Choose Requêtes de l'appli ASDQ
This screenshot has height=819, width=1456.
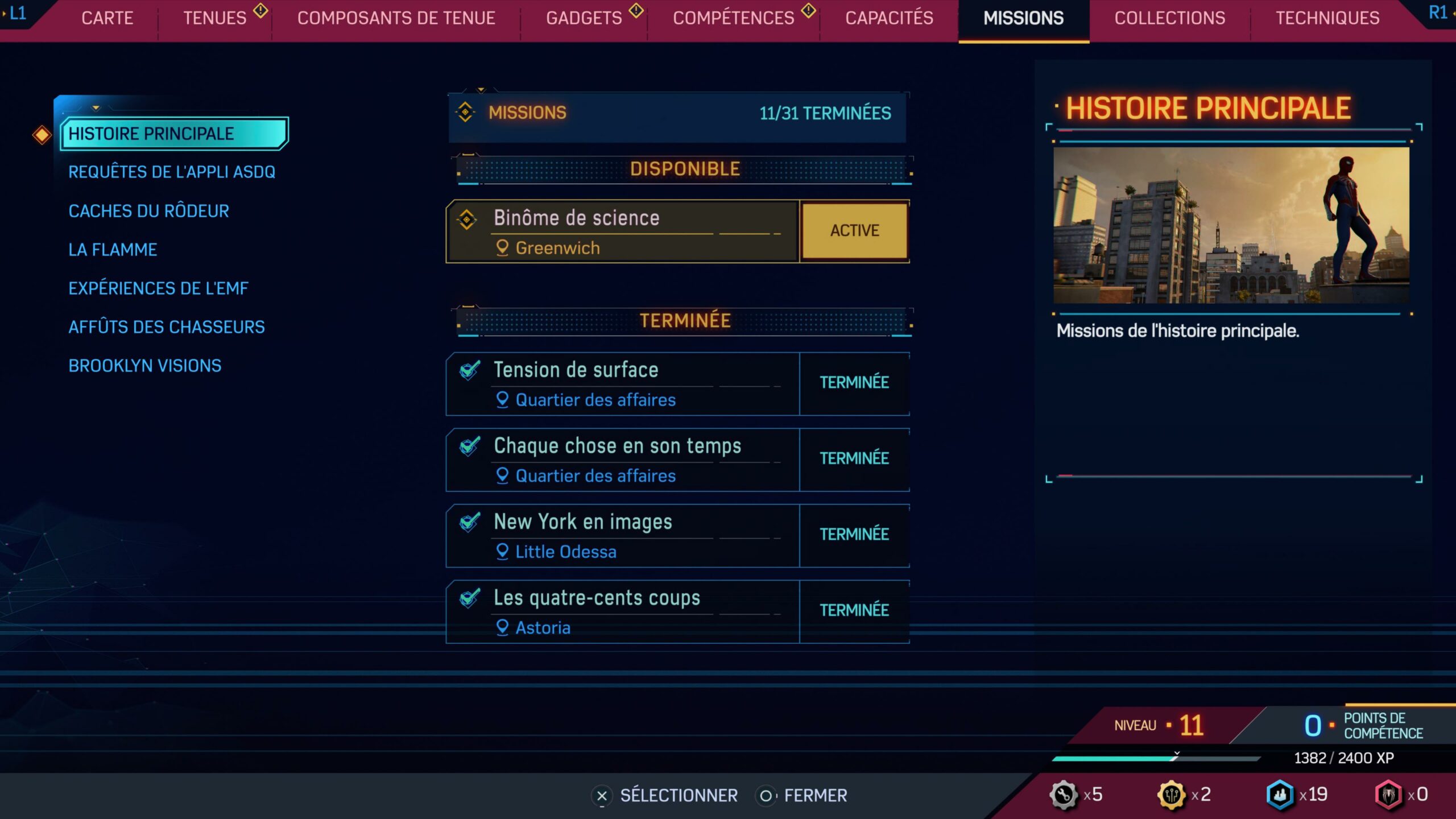pyautogui.click(x=172, y=172)
